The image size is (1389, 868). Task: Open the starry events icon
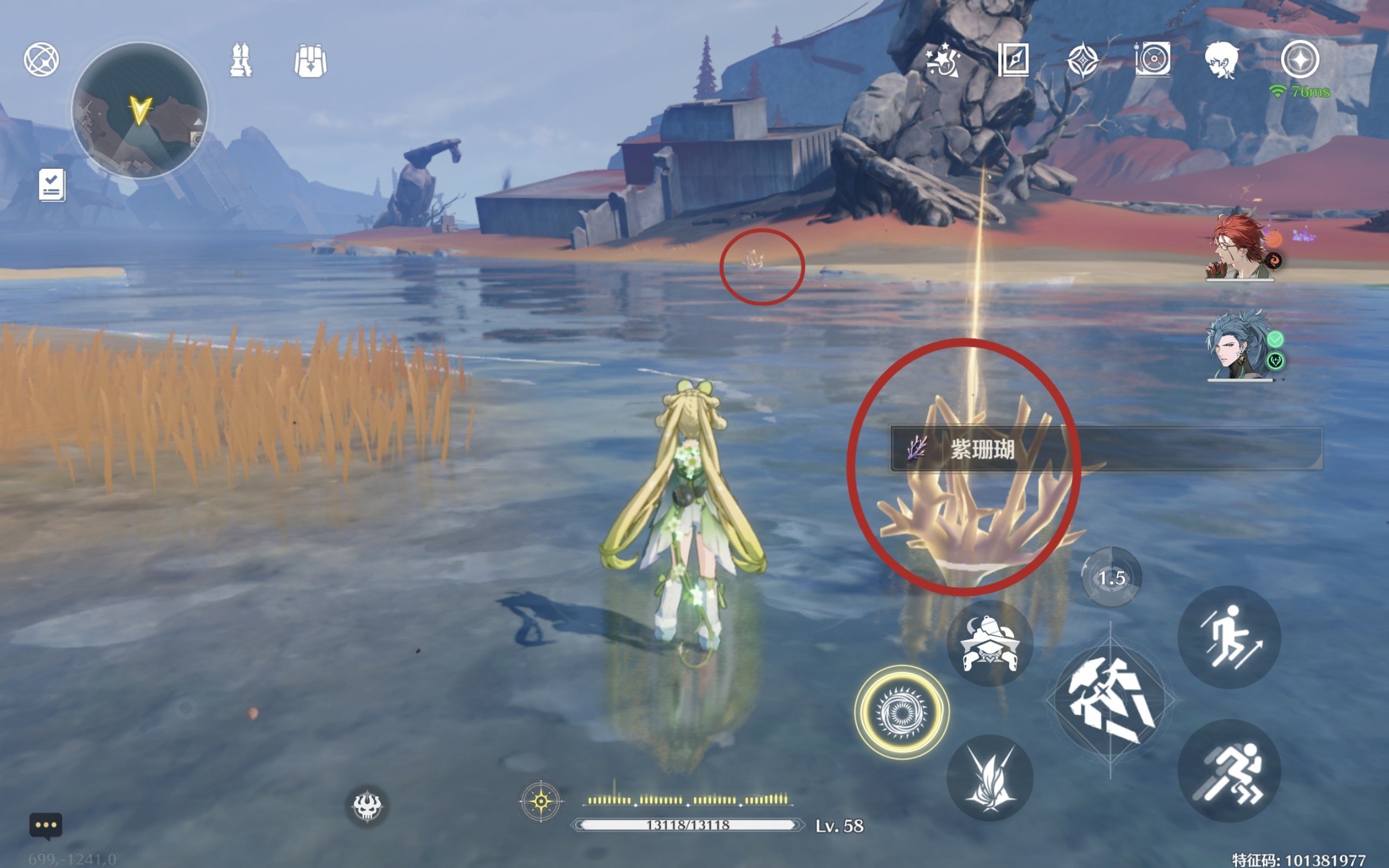point(942,60)
